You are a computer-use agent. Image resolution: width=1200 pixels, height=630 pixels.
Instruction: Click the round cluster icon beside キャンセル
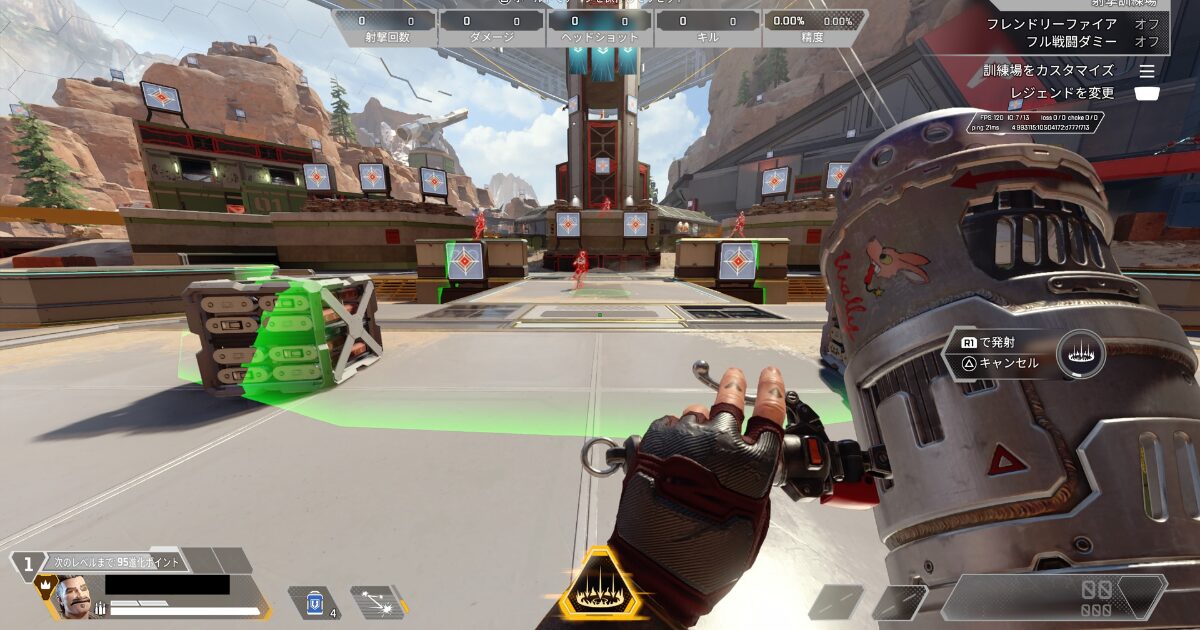(x=1080, y=354)
